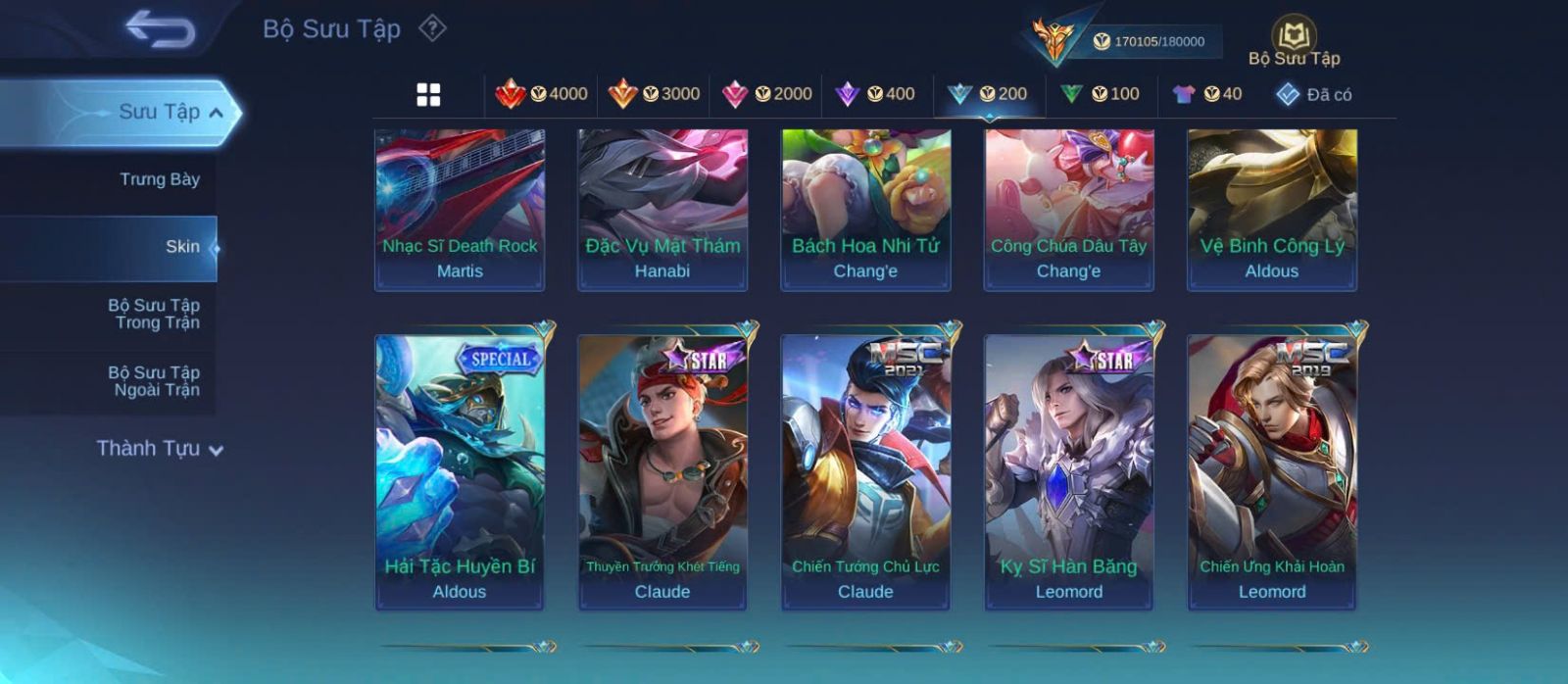Screen dimensions: 1568x684
Task: Toggle the Đã có owned filter
Action: click(1313, 94)
